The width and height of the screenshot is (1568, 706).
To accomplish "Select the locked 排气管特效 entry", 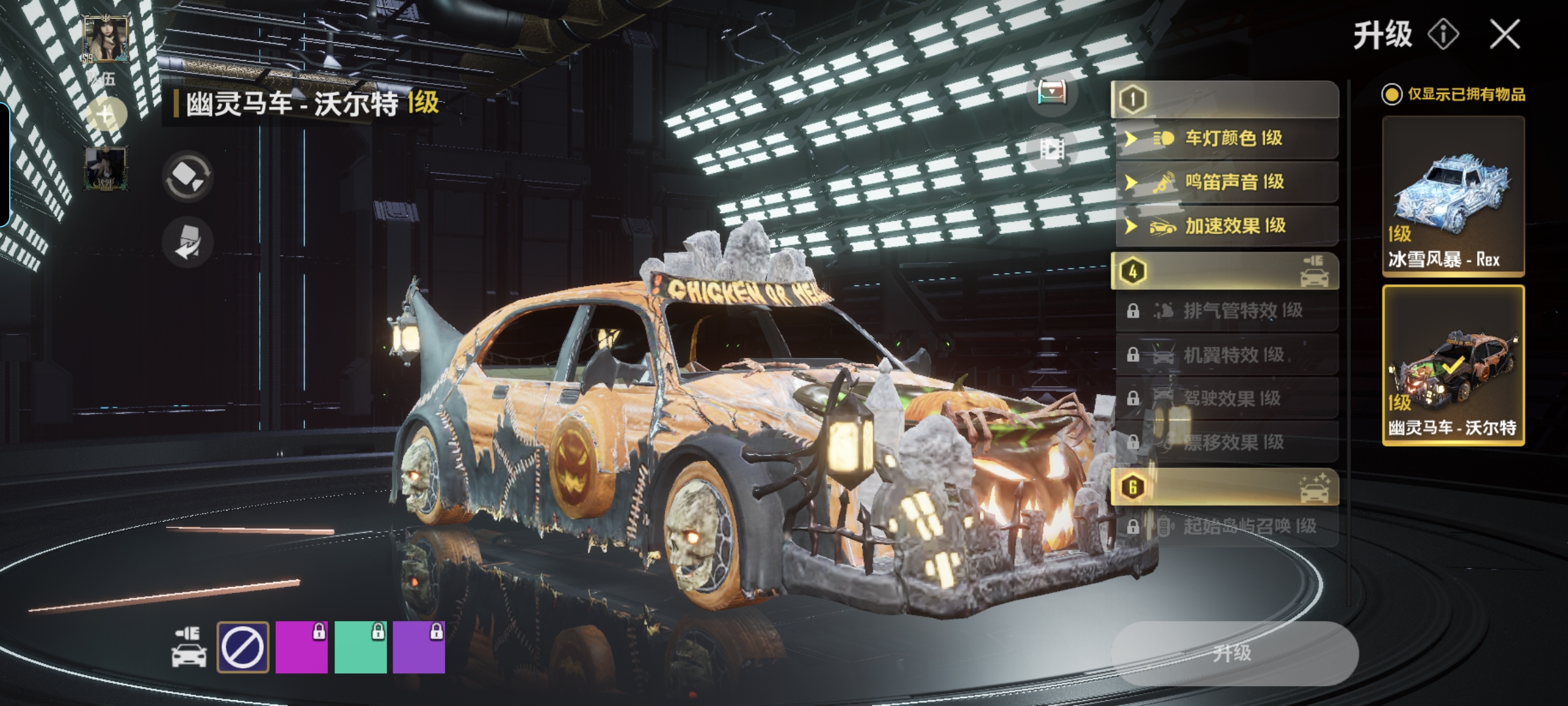I will (1226, 311).
